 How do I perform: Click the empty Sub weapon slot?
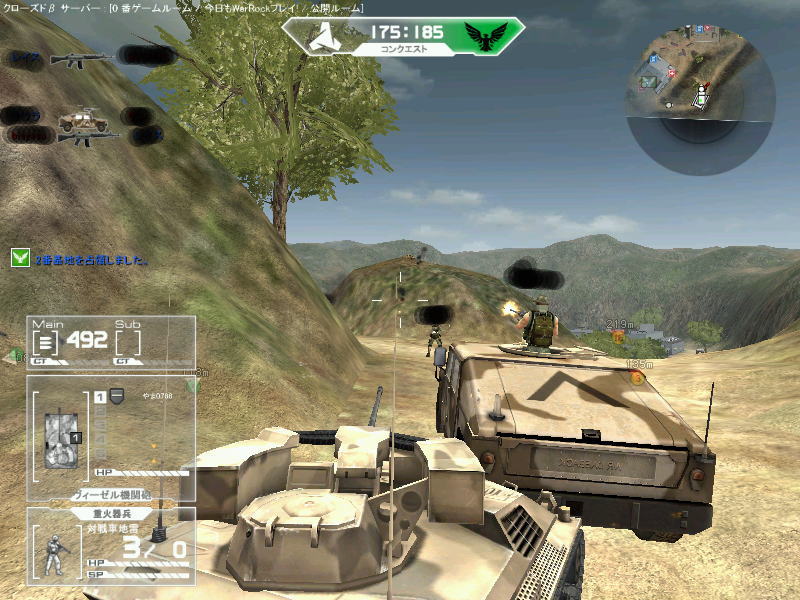tap(127, 343)
